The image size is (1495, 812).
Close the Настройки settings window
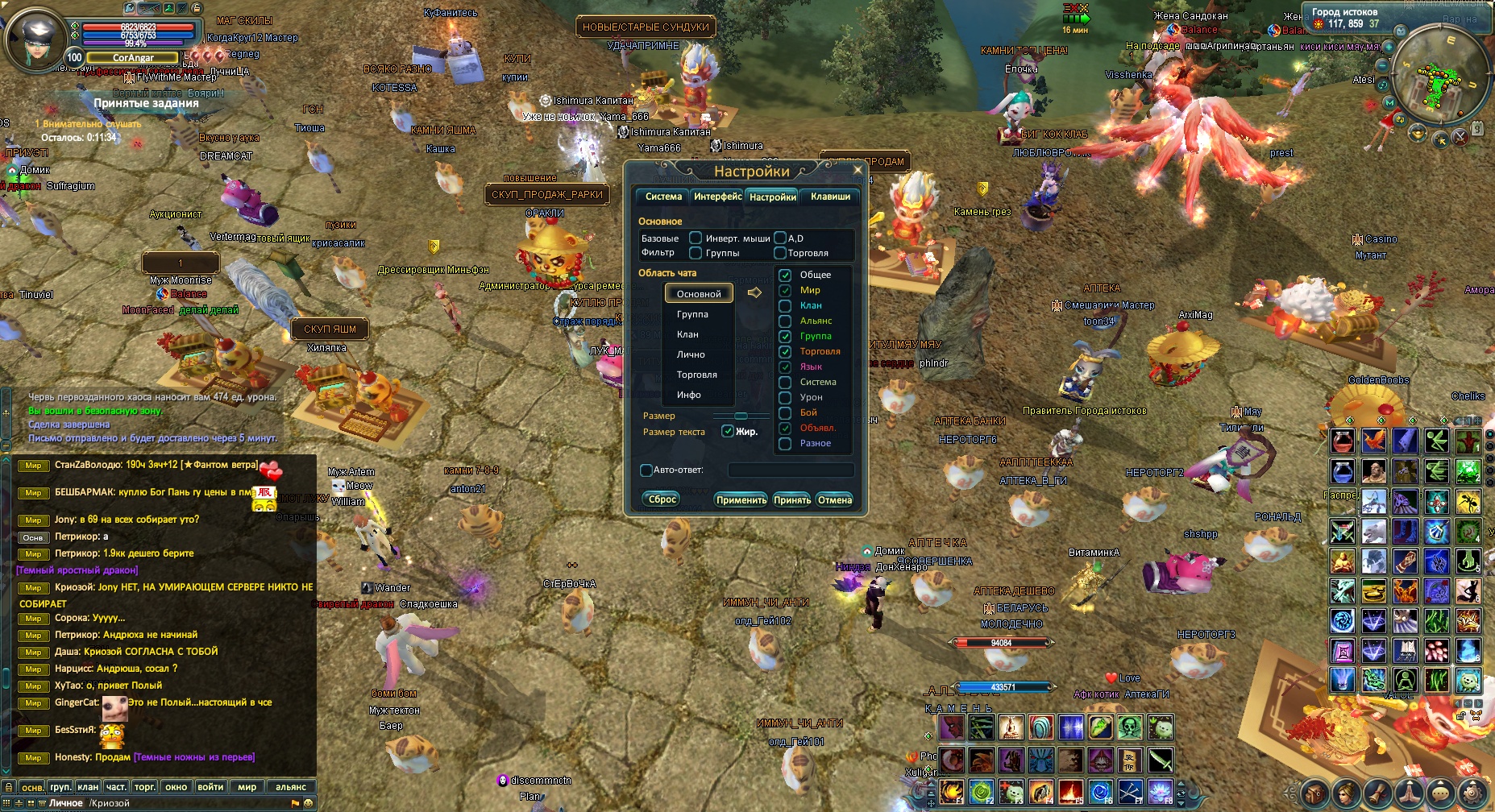(858, 170)
